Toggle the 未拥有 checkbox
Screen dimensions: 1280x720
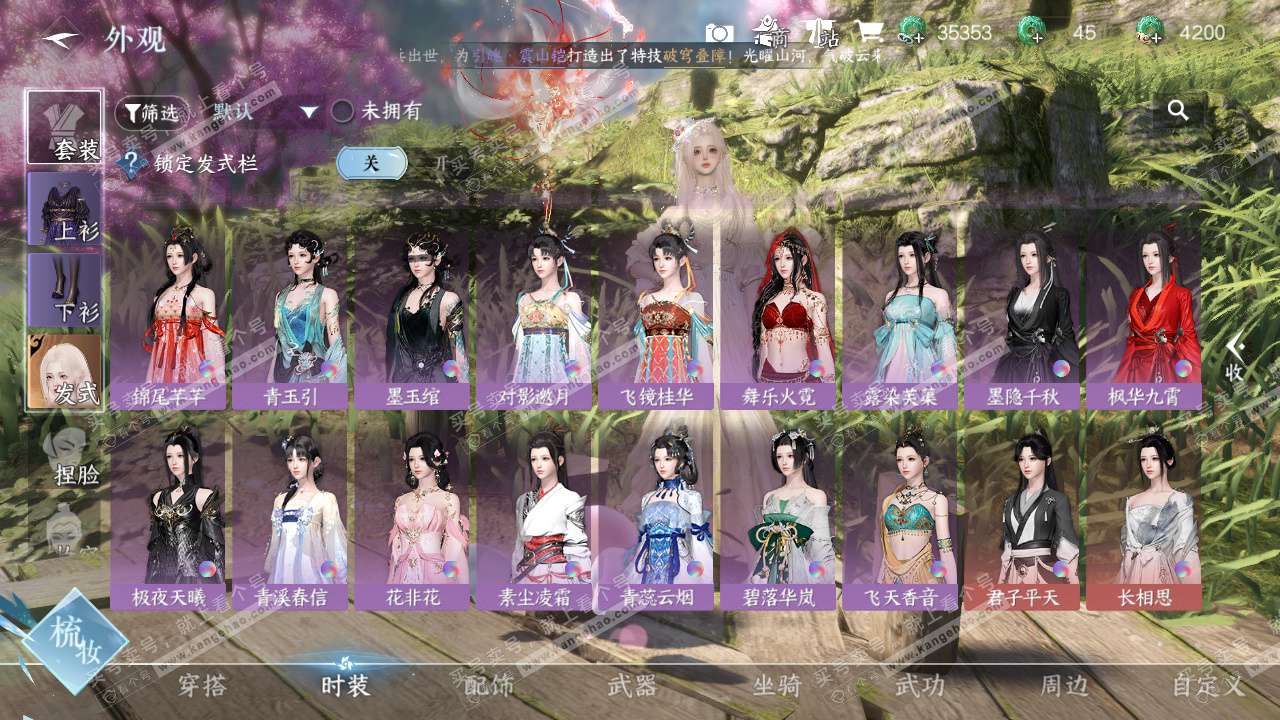pyautogui.click(x=343, y=111)
